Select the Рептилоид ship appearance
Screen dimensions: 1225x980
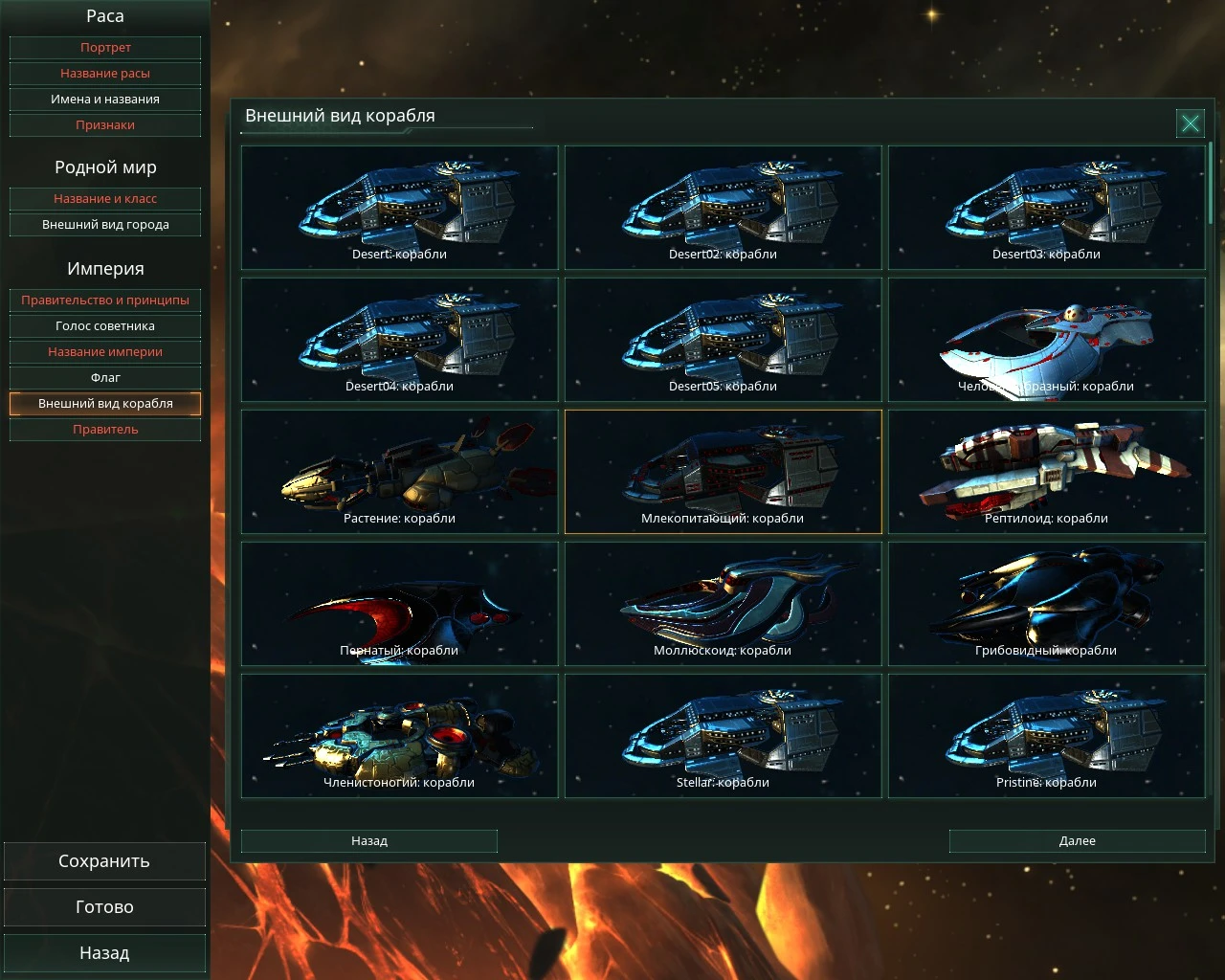1047,471
